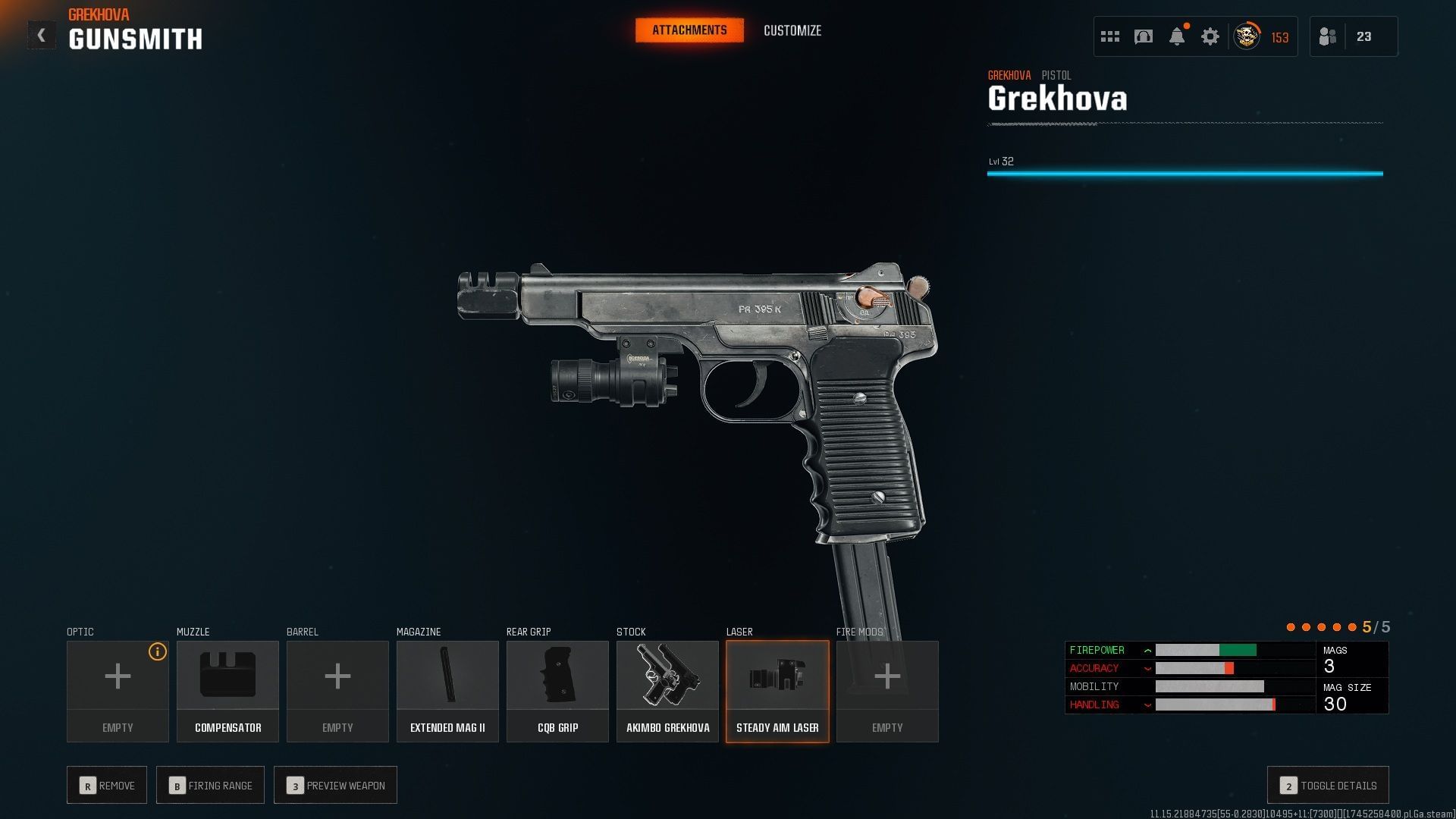Open the settings gear

[x=1210, y=36]
